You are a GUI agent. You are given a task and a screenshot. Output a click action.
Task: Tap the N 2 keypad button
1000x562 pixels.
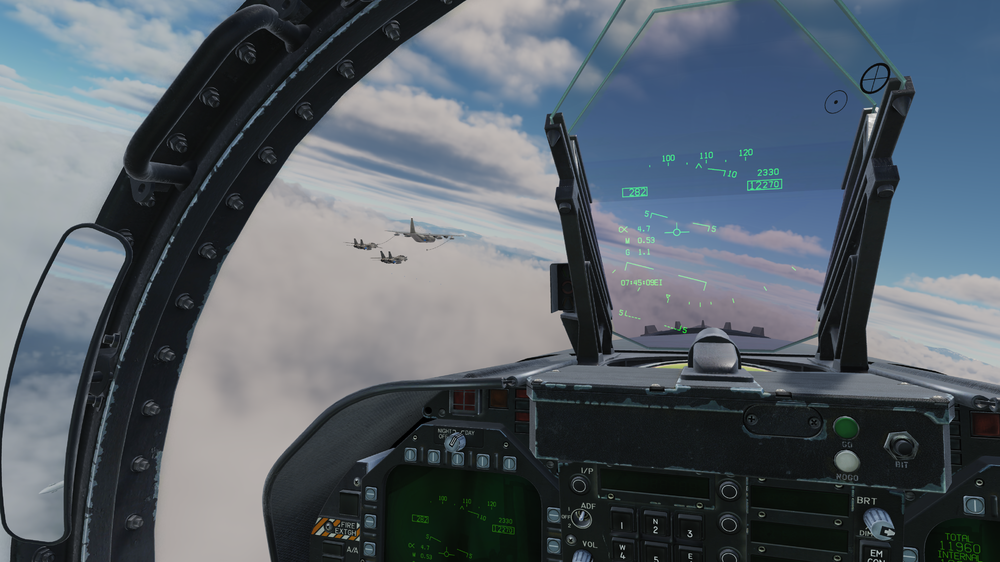(656, 523)
